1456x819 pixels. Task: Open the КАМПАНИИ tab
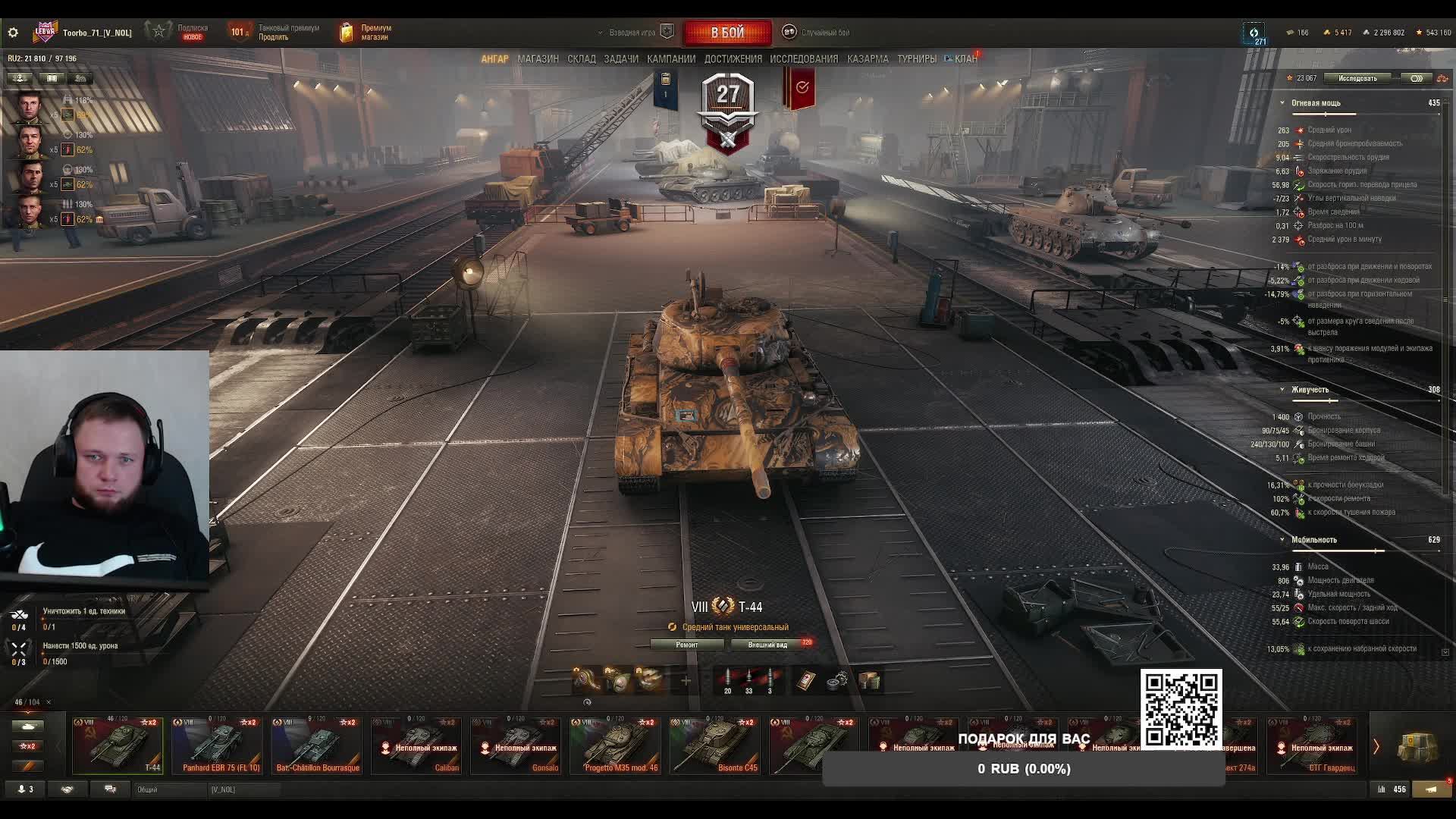pyautogui.click(x=671, y=58)
